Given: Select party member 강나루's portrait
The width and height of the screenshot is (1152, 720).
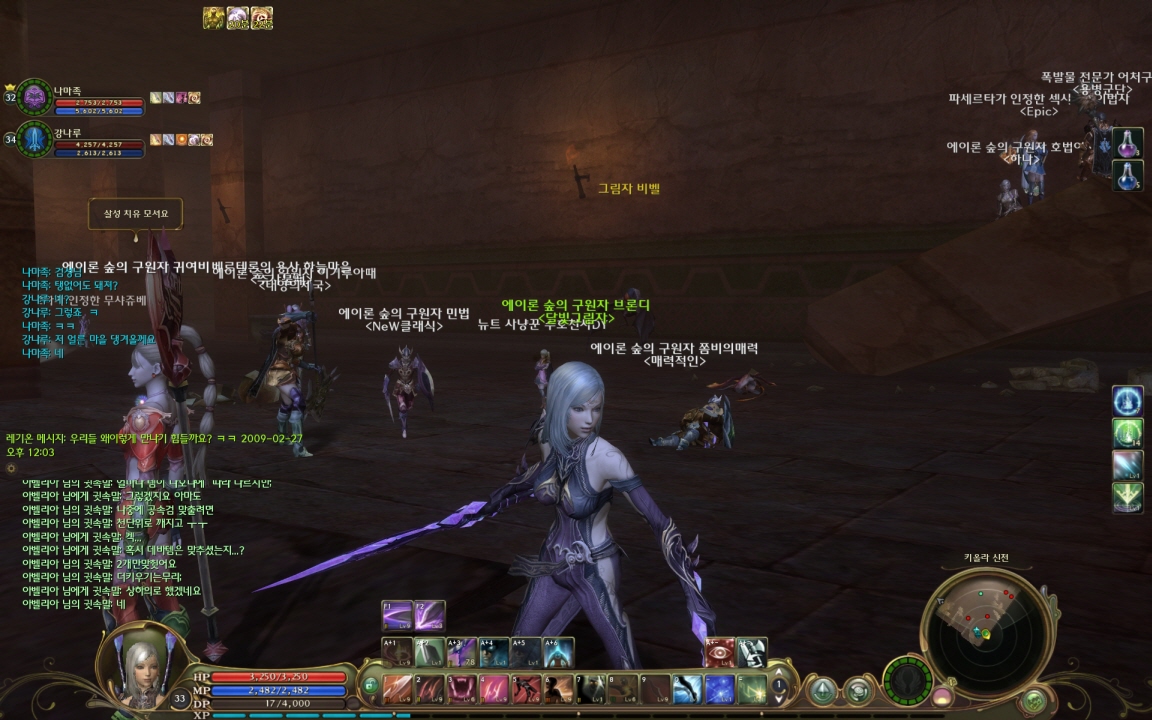Looking at the screenshot, I should 35,139.
